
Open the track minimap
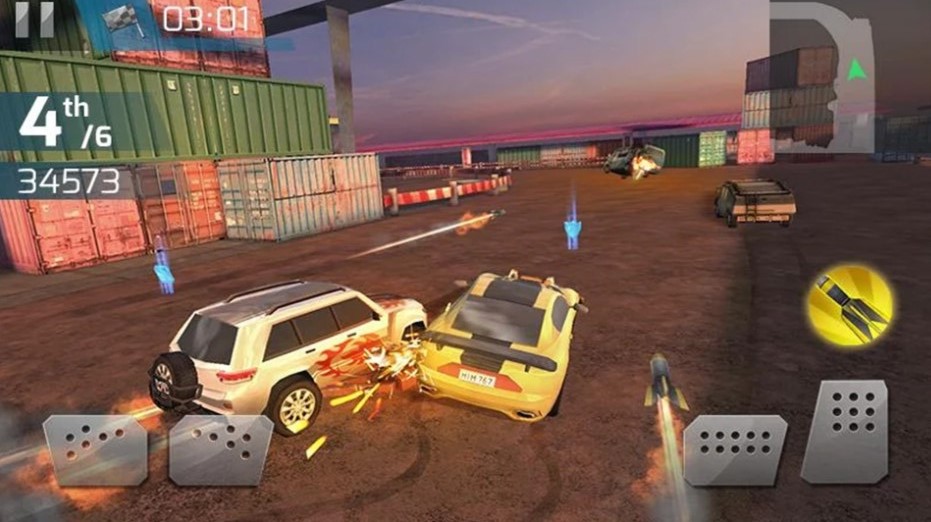tap(822, 72)
